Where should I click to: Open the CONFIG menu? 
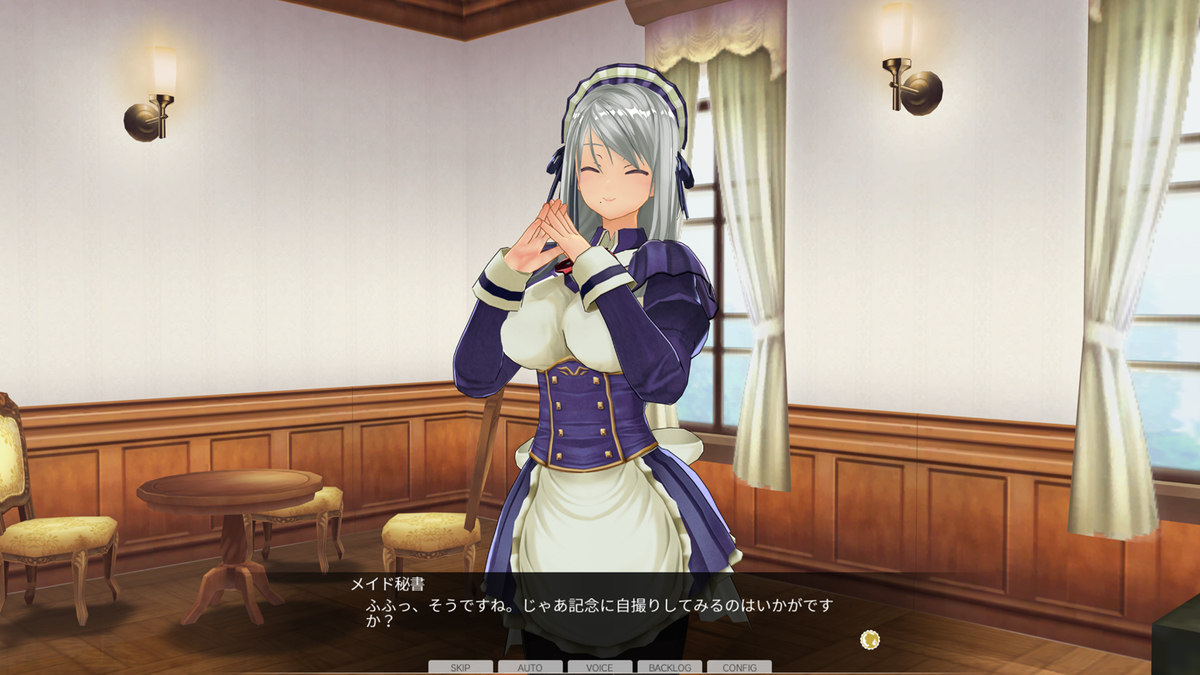pos(739,667)
